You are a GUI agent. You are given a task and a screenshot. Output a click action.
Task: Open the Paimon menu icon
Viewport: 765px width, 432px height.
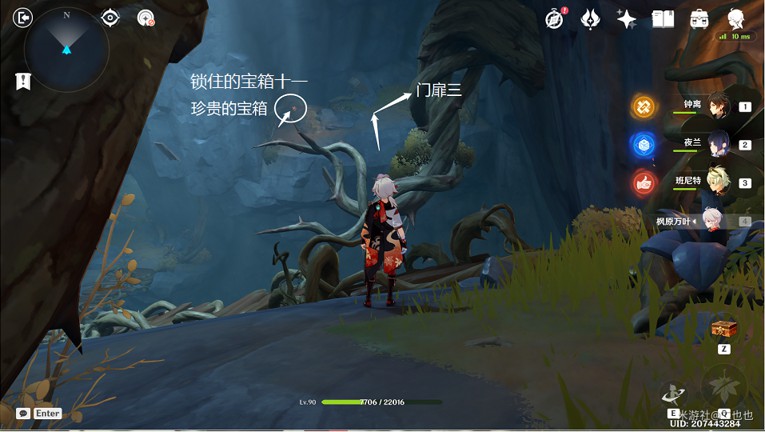click(736, 18)
